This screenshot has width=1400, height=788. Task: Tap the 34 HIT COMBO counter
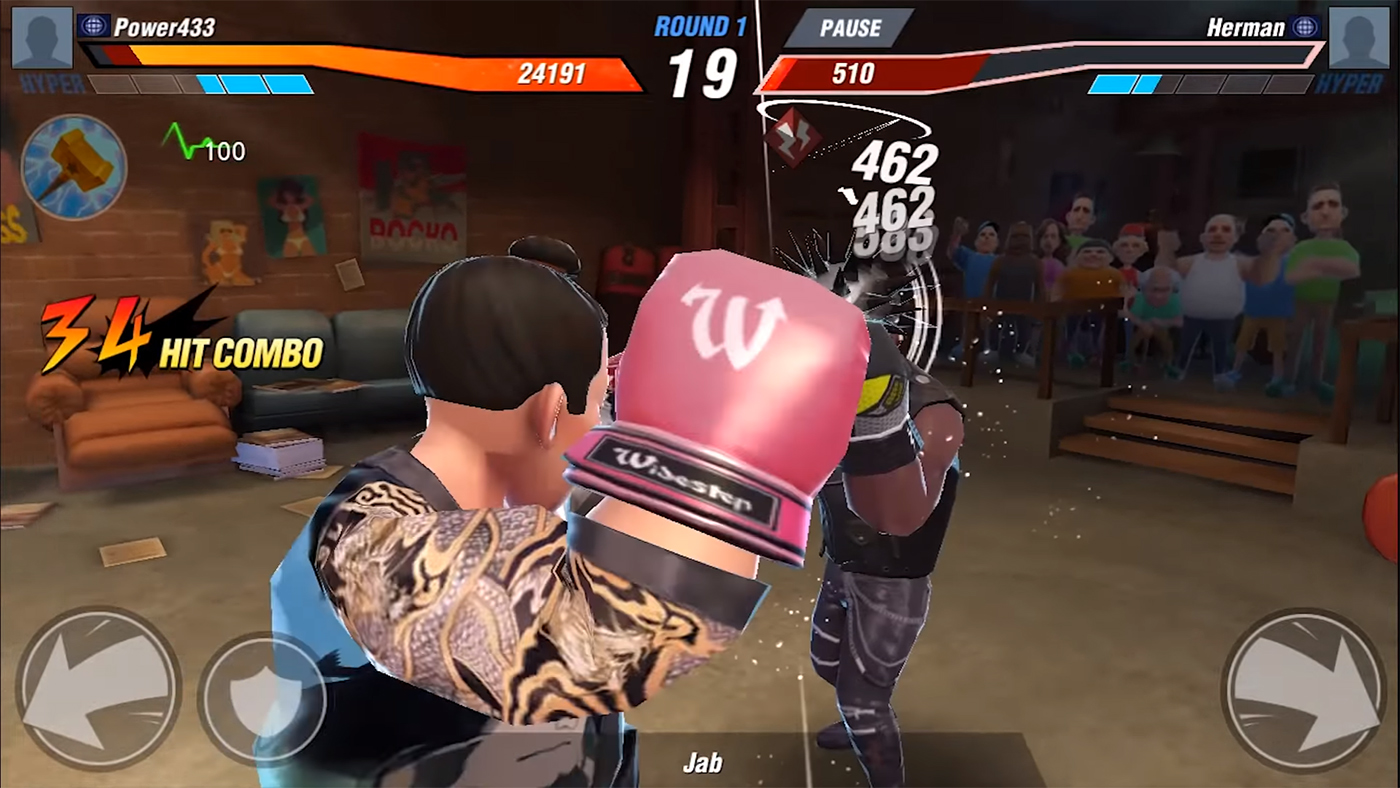pyautogui.click(x=180, y=335)
